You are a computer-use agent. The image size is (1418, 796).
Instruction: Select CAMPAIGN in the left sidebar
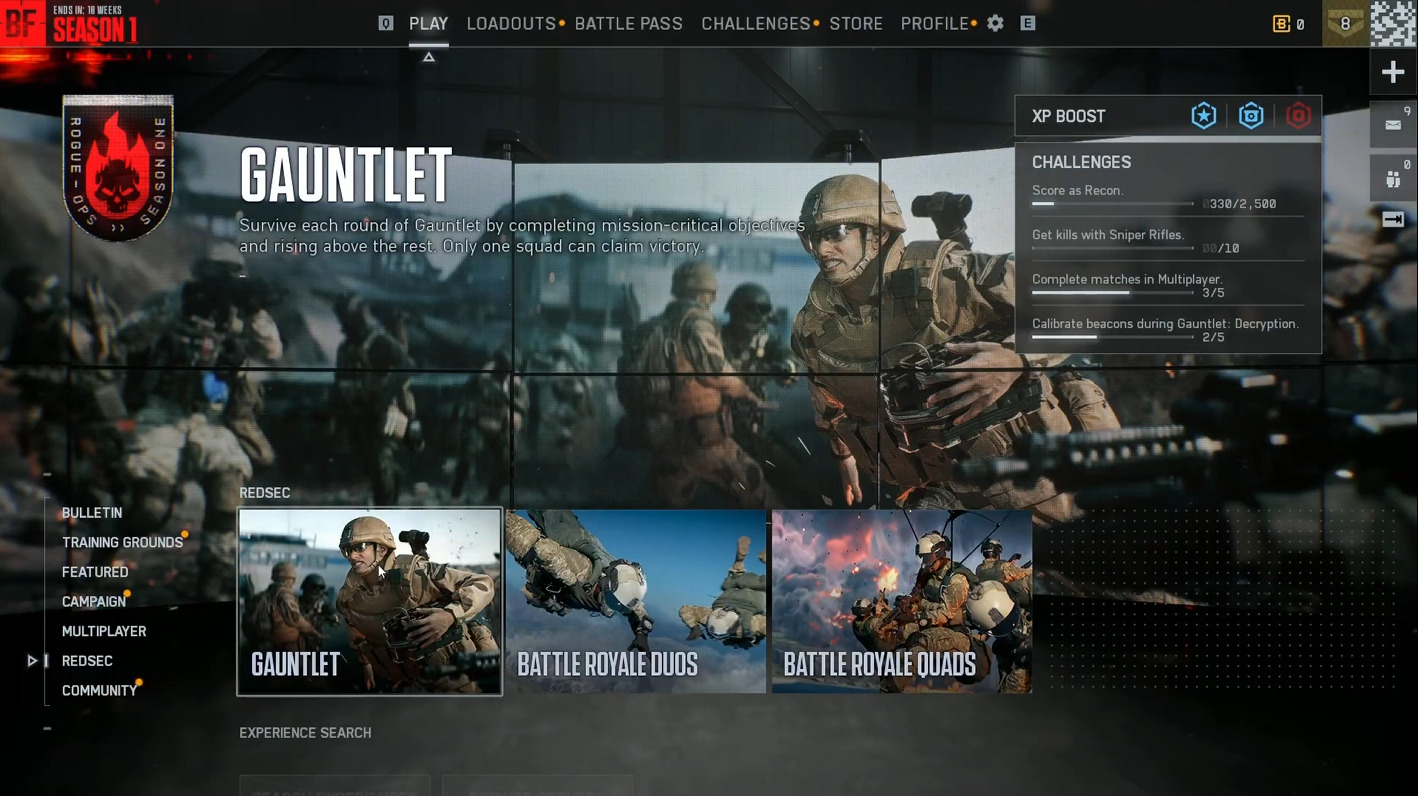click(93, 601)
